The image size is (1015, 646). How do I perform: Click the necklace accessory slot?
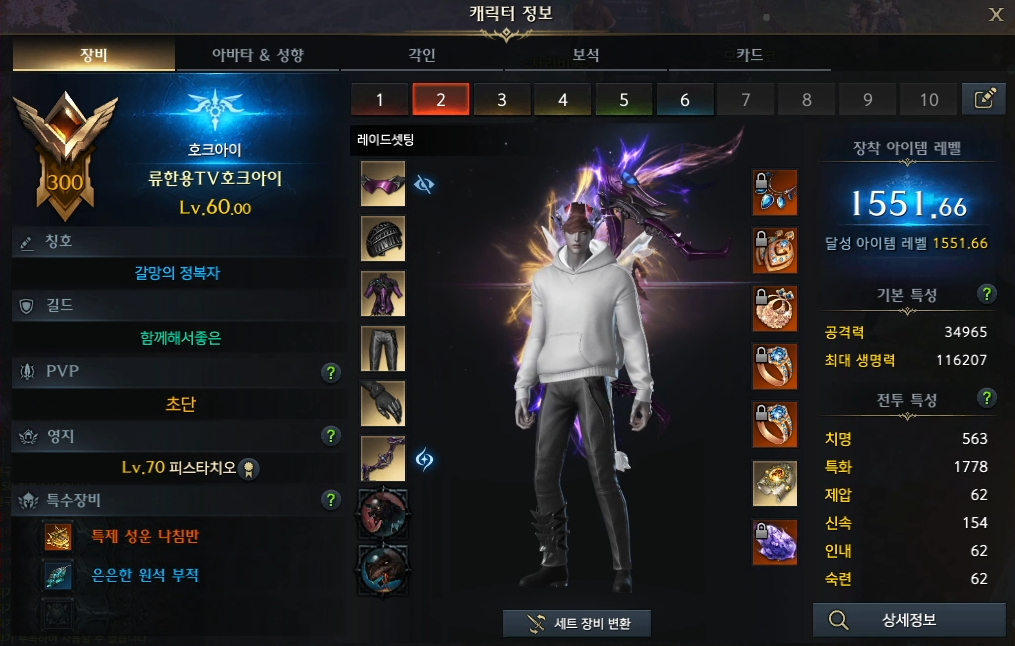(774, 191)
